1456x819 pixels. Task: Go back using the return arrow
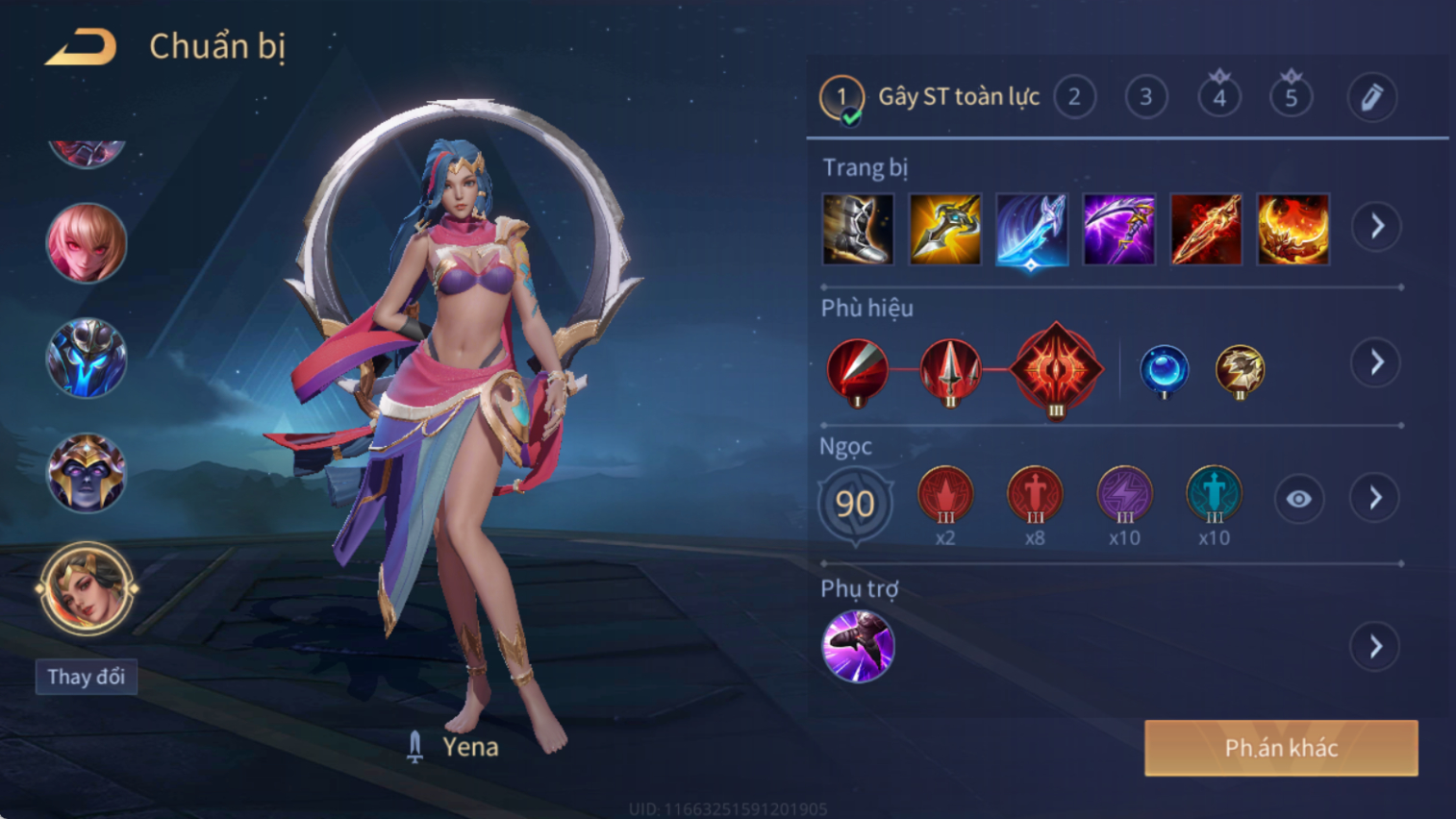pos(82,47)
